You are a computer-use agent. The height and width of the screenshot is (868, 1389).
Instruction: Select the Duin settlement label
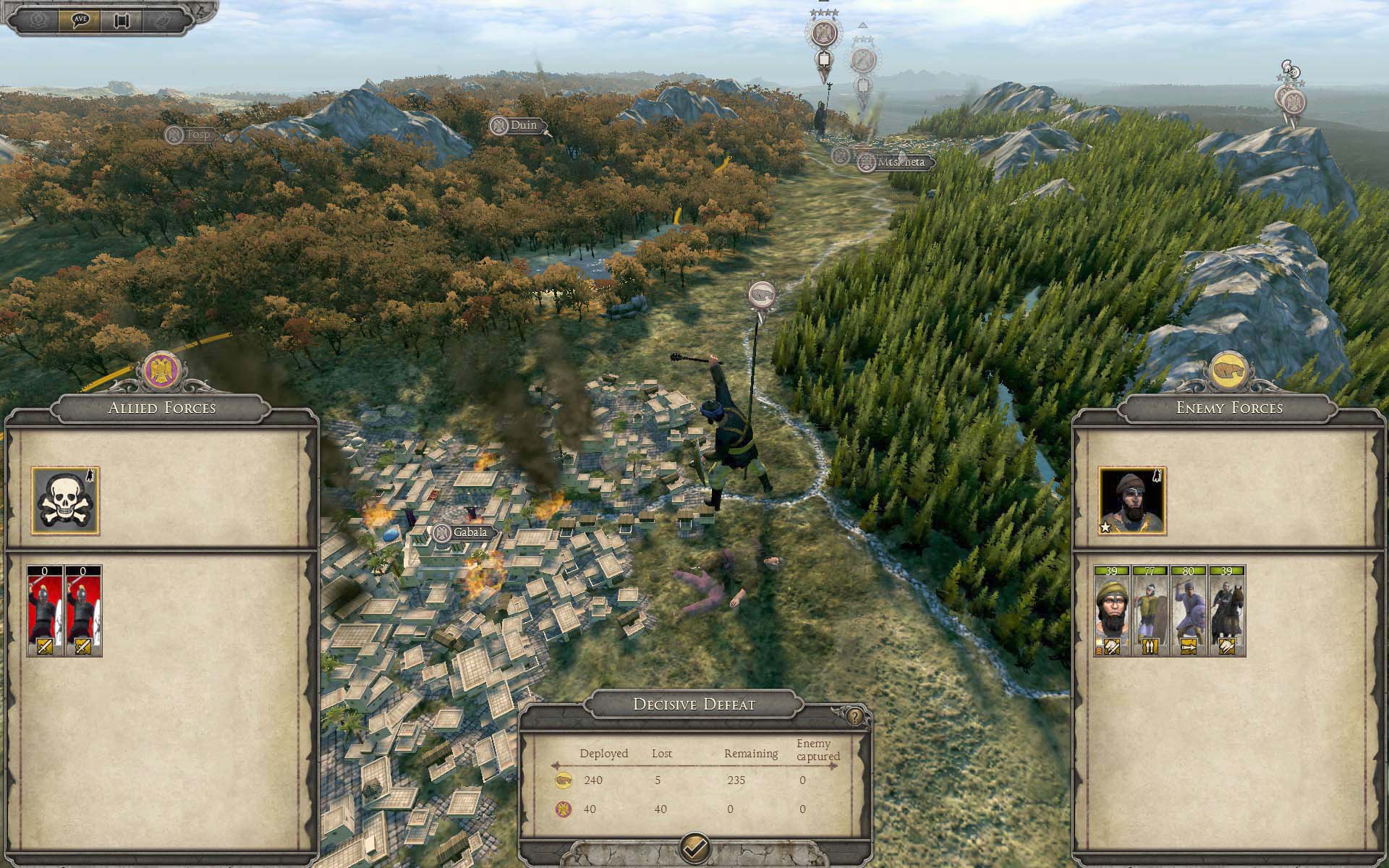[x=517, y=126]
